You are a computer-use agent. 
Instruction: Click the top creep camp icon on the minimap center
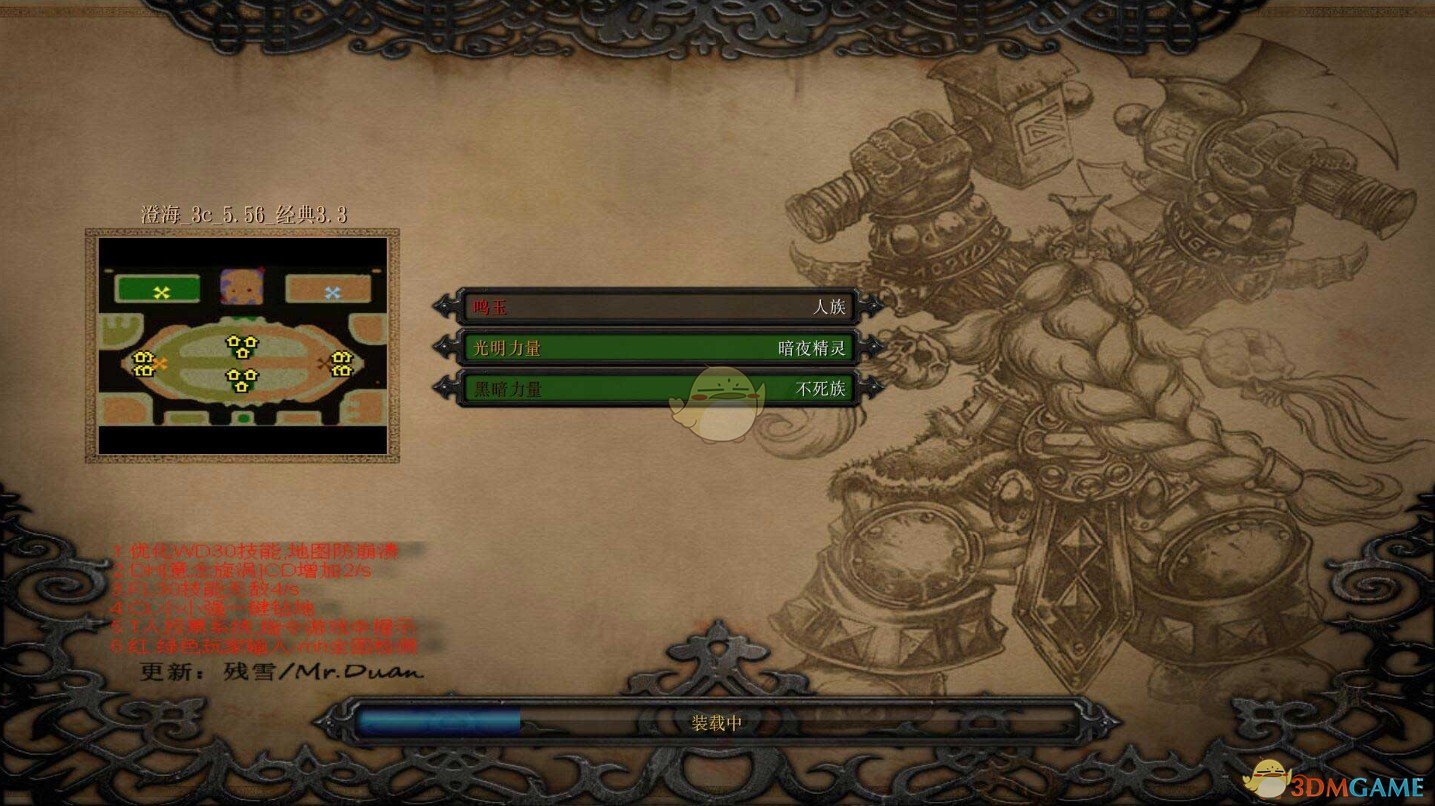242,346
